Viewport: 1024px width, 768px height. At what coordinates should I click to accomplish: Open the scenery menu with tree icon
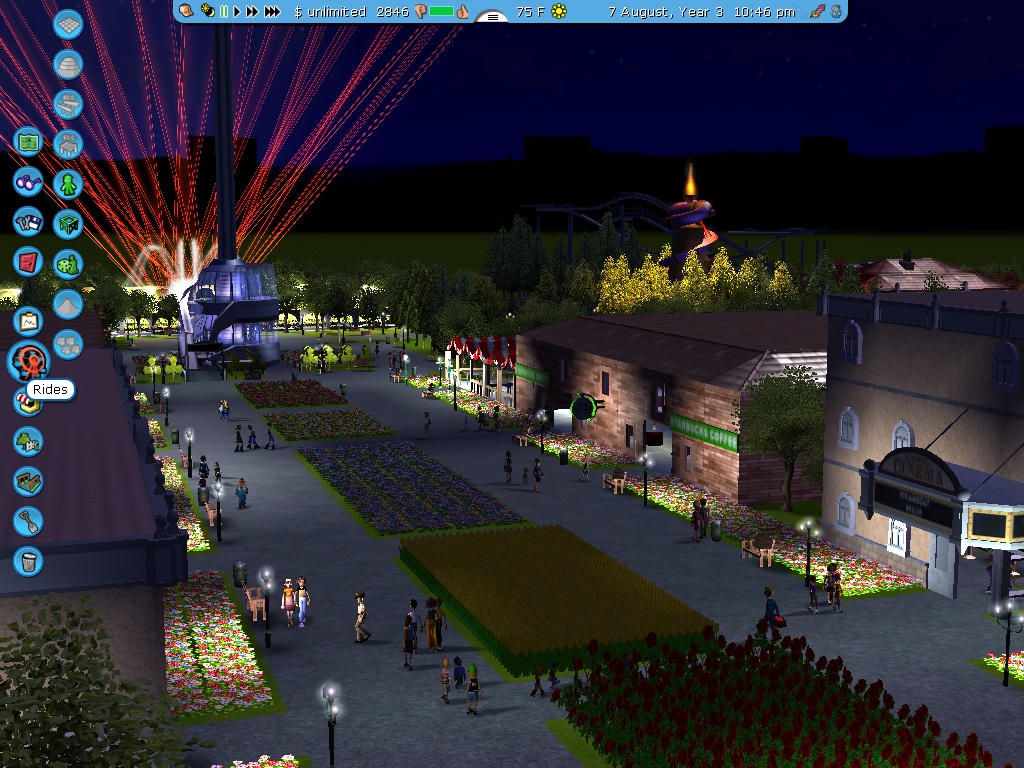click(28, 441)
